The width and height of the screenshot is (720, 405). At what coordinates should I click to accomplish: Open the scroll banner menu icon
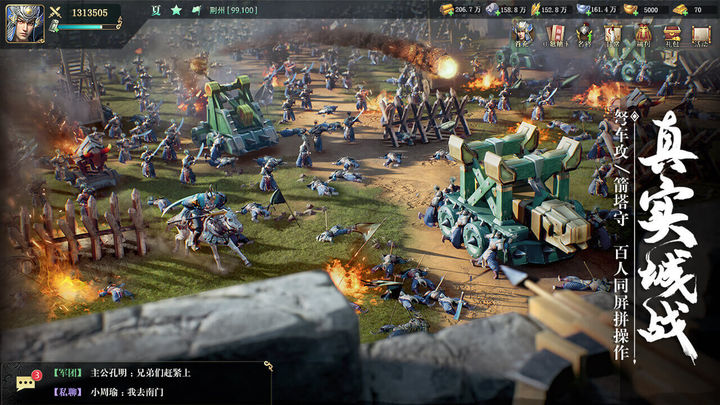[613, 35]
